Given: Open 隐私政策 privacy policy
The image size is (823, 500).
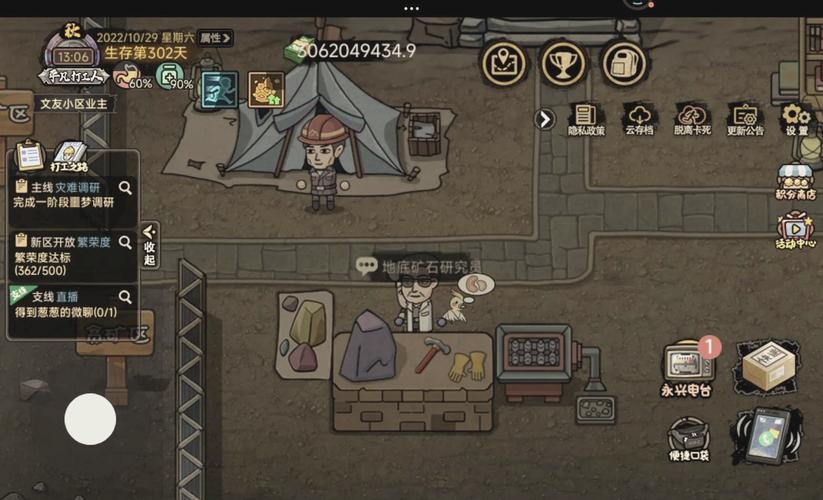Looking at the screenshot, I should pos(586,119).
